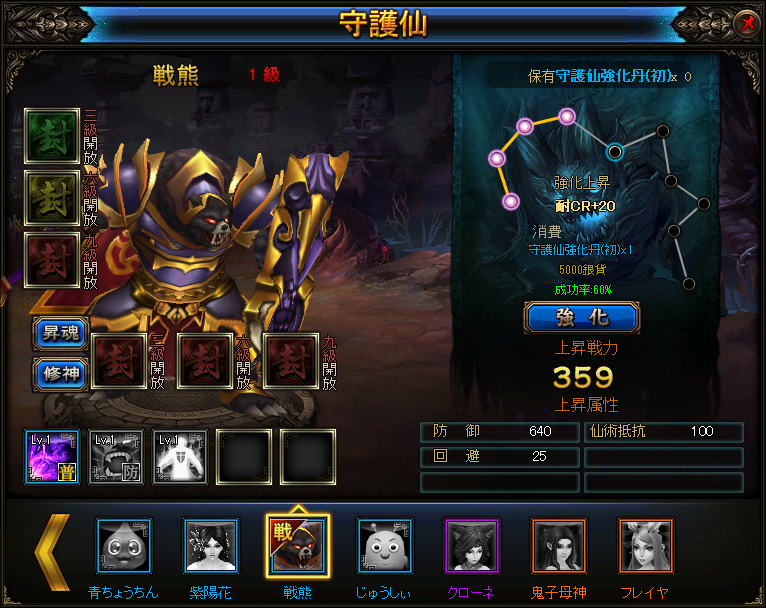Select the white figure skill icon
This screenshot has width=766, height=608.
(180, 457)
